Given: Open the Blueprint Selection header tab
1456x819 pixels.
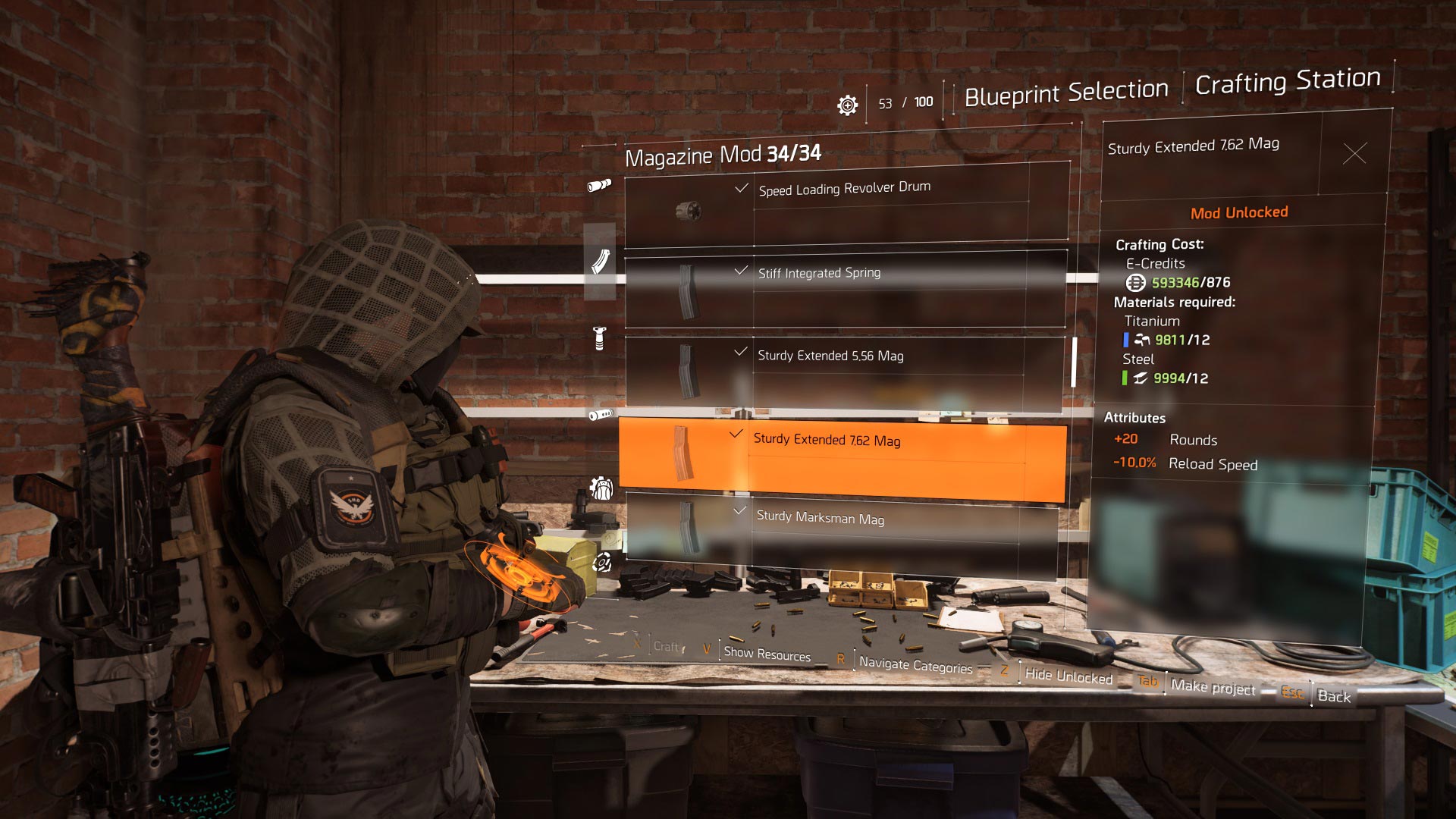Looking at the screenshot, I should (1065, 93).
